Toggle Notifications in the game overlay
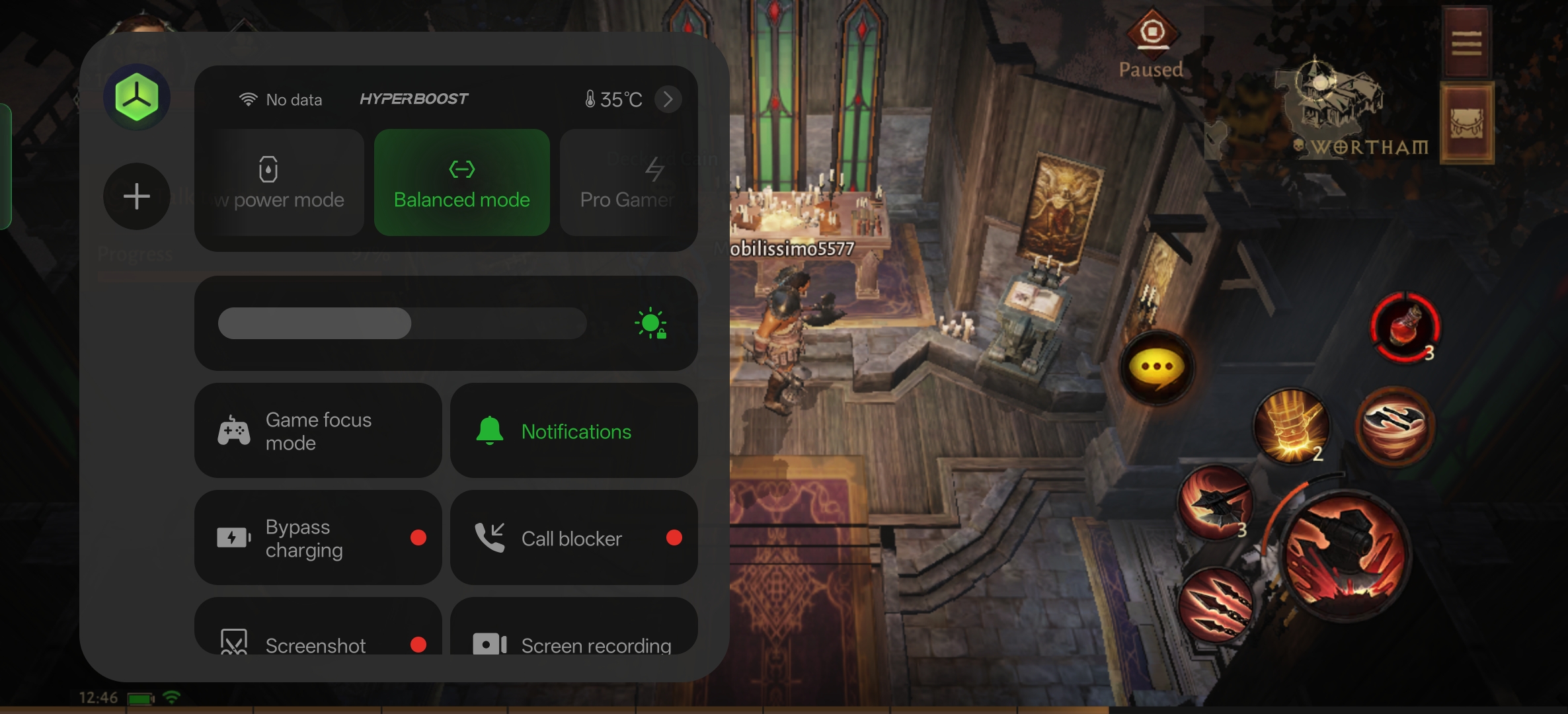1568x714 pixels. tap(574, 431)
